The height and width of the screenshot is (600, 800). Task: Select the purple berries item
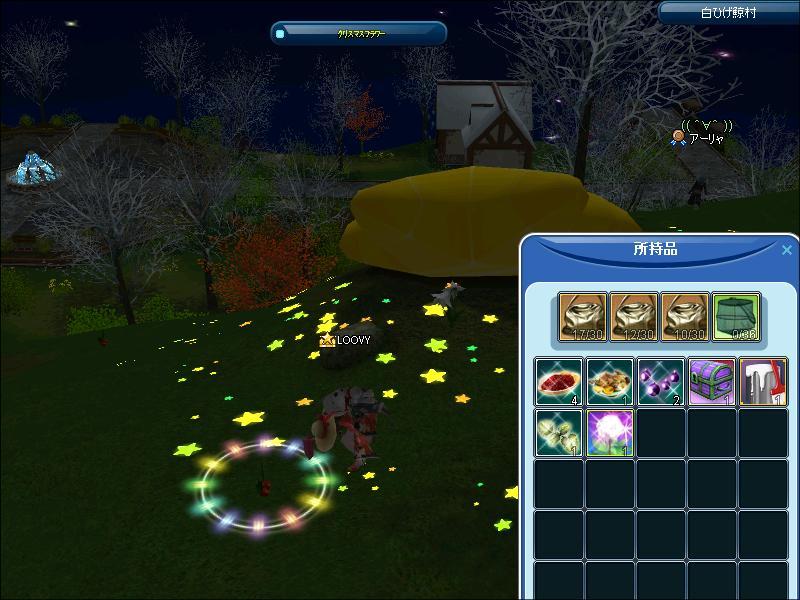coord(661,381)
